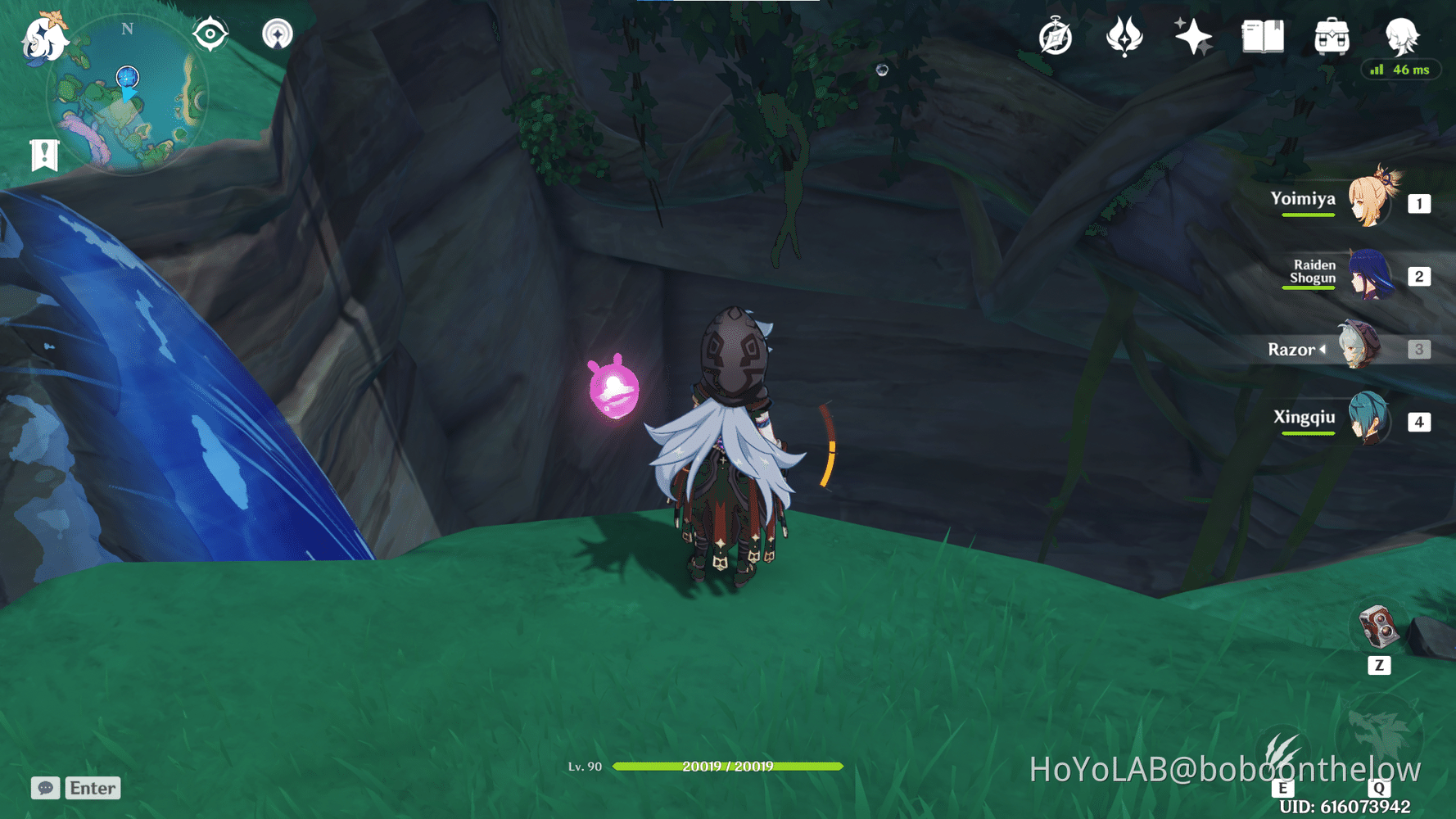Click the quest navigation eye icon

[x=210, y=33]
